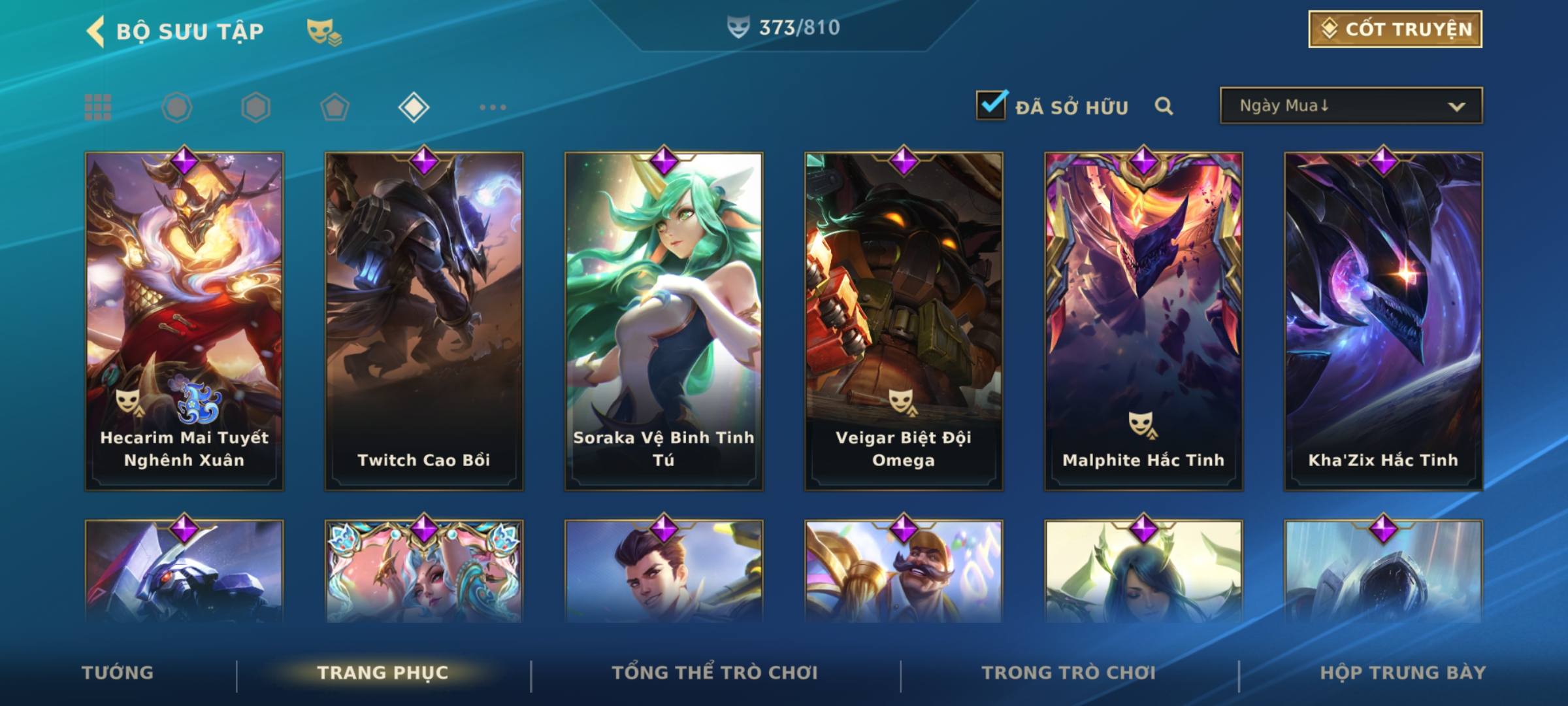Open Soraka Vệ Binh Tinh Tú skin
Screen dimensions: 1568x706
pos(664,320)
